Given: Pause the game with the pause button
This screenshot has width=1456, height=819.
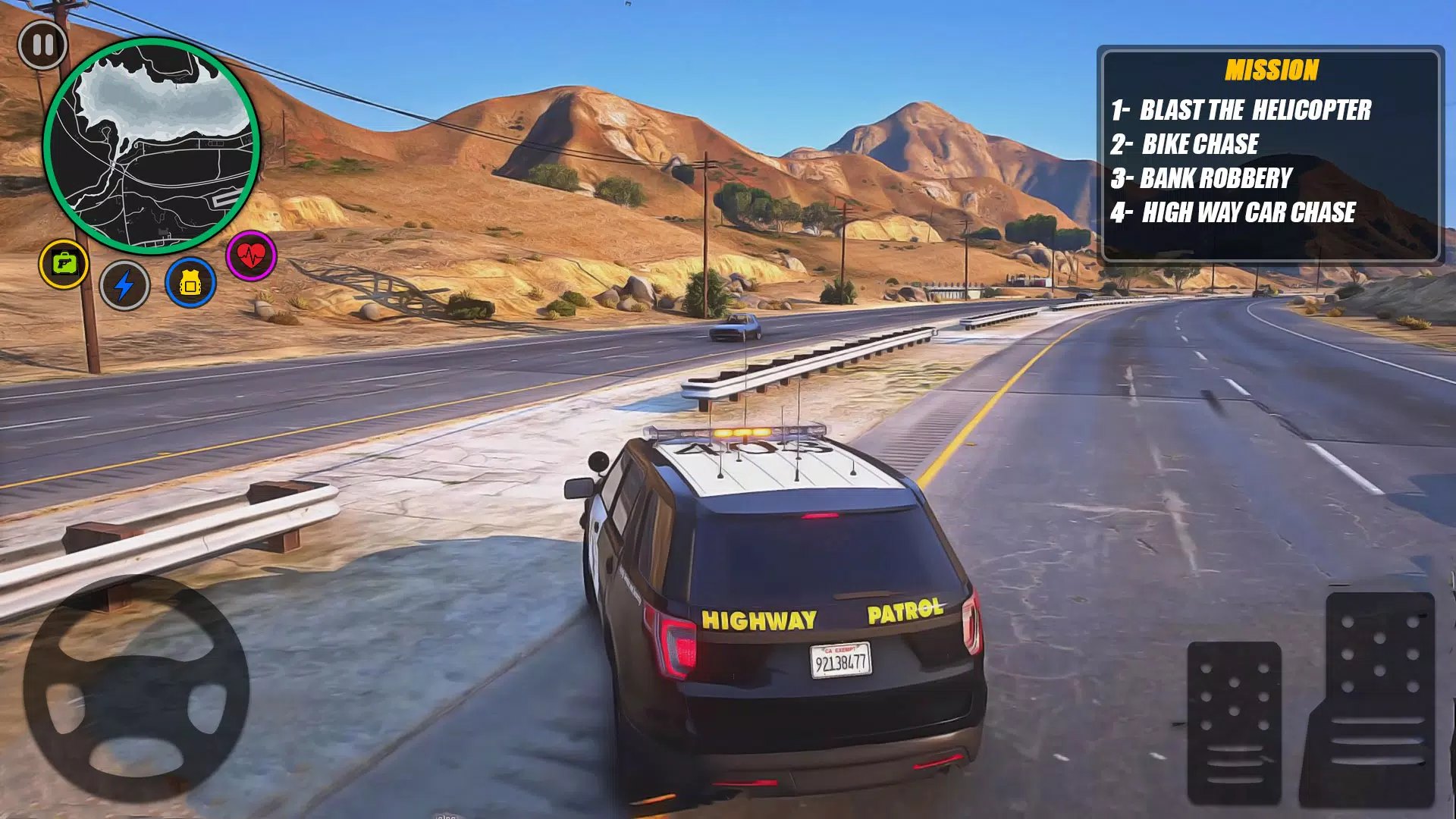Looking at the screenshot, I should (42, 45).
